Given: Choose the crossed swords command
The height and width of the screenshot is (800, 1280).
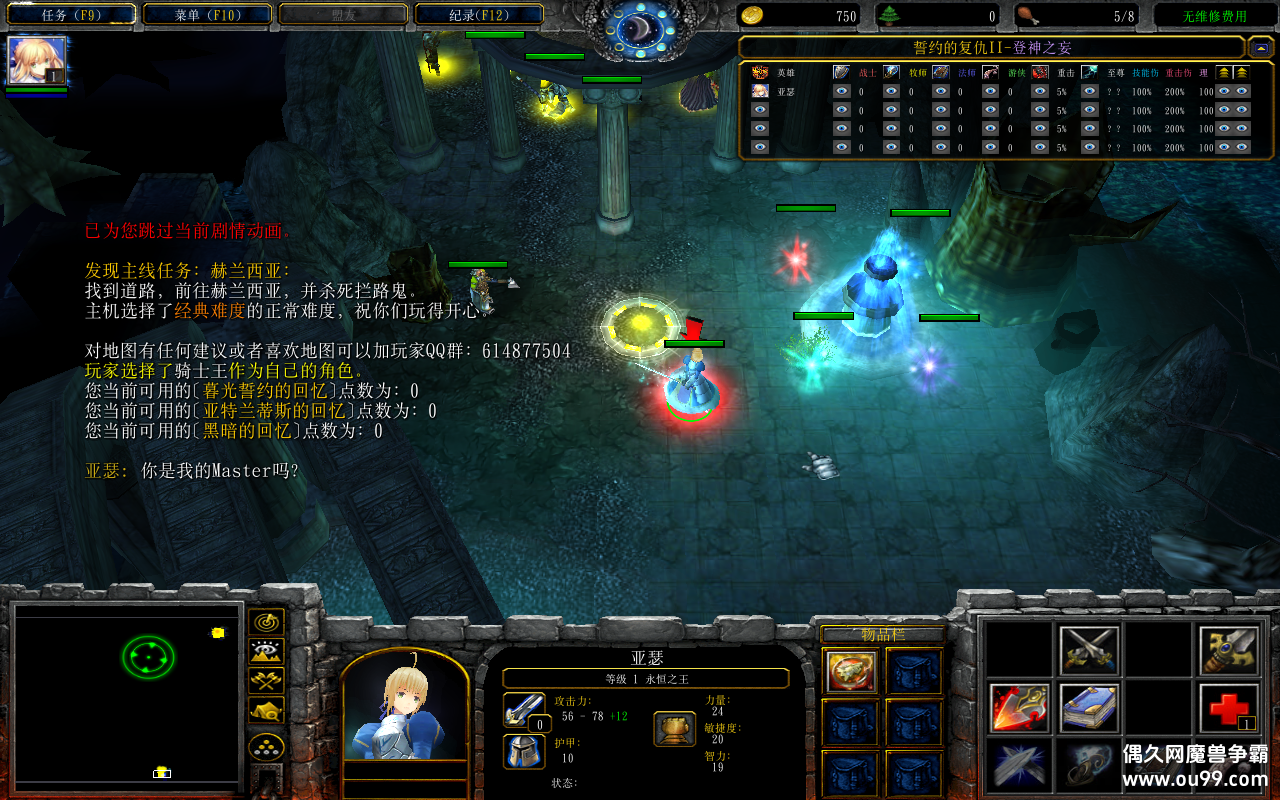Looking at the screenshot, I should (1088, 650).
